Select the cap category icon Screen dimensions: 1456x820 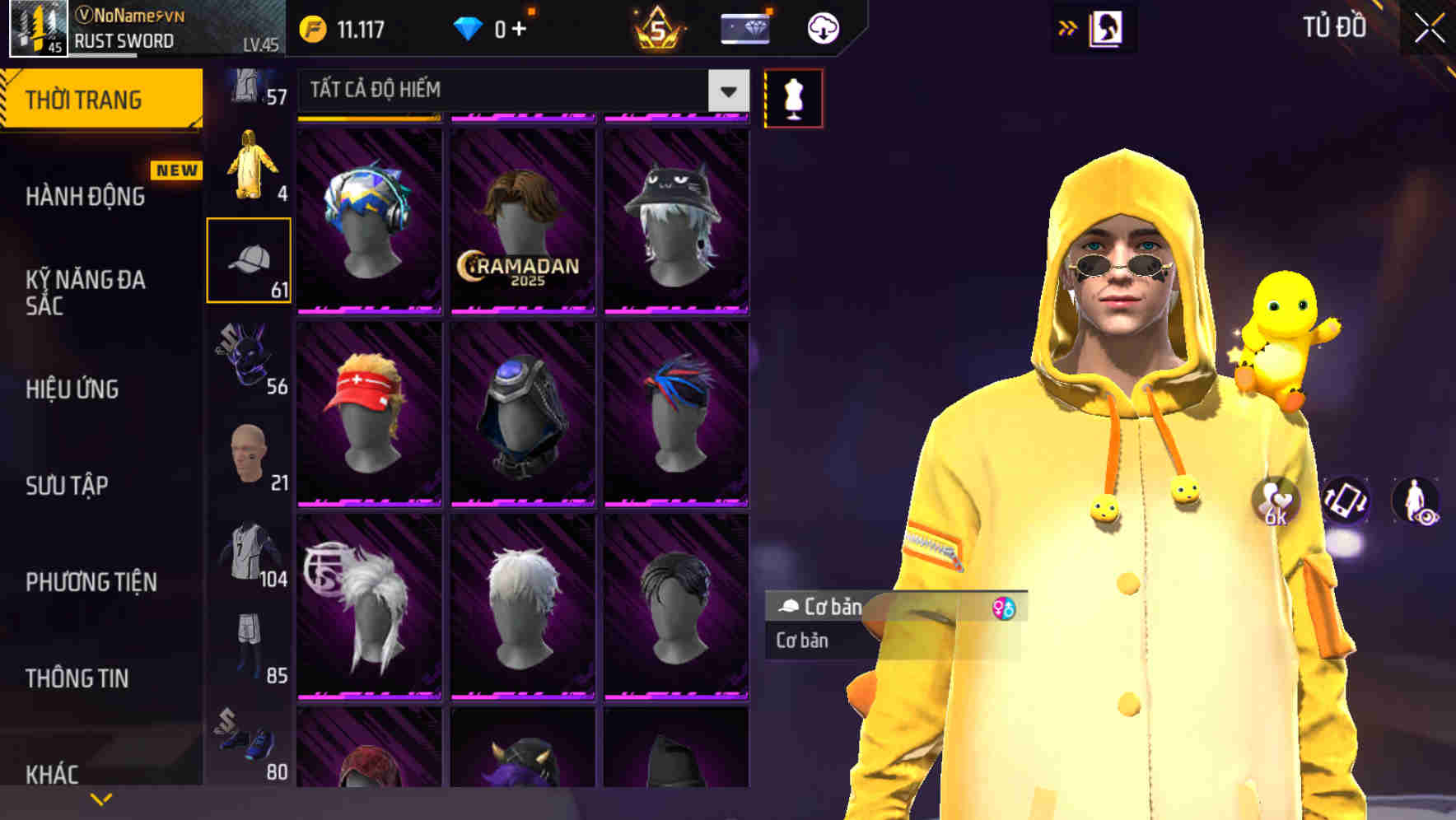(249, 259)
